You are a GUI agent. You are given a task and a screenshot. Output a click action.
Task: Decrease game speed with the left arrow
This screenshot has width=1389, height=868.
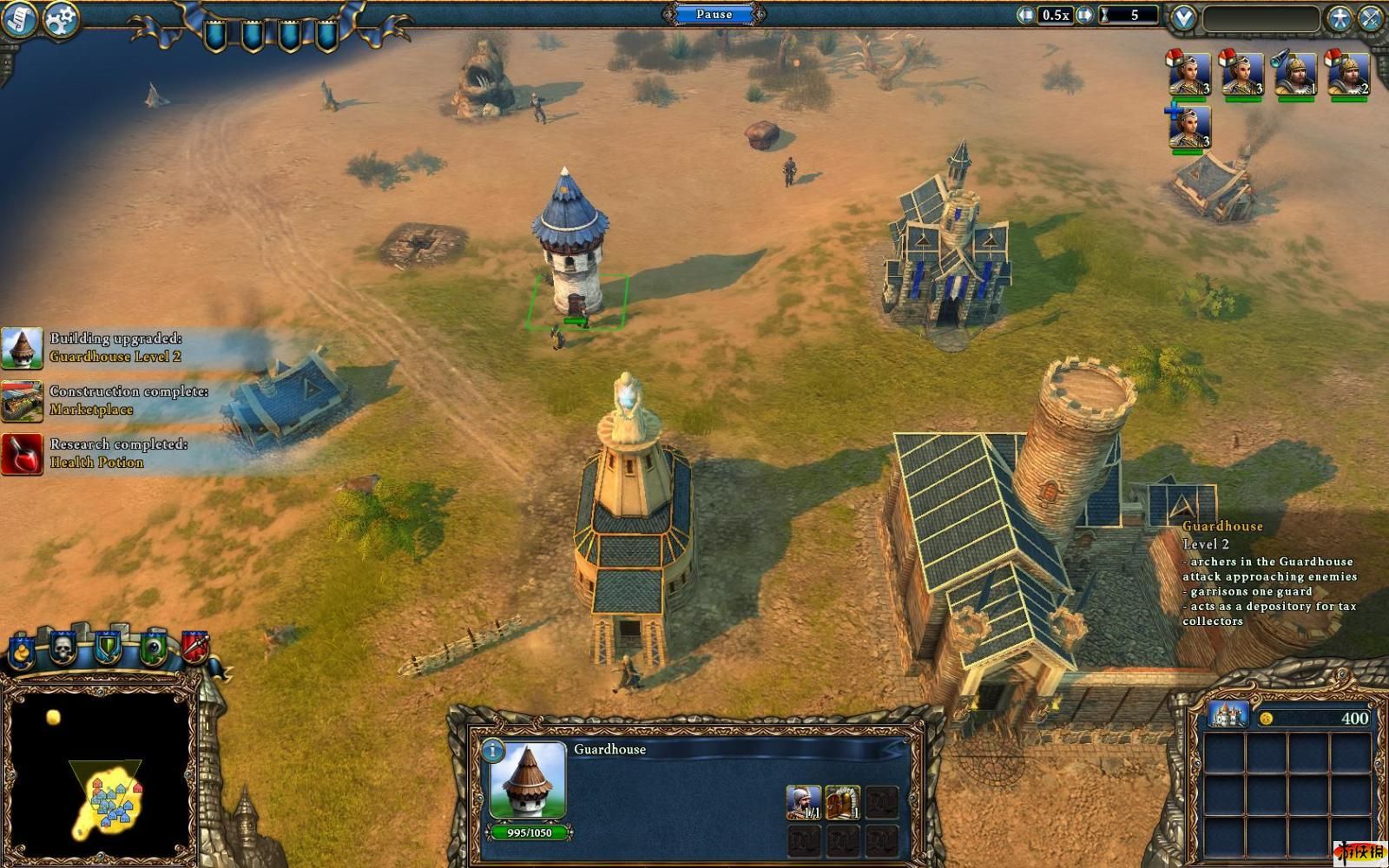(x=1027, y=15)
